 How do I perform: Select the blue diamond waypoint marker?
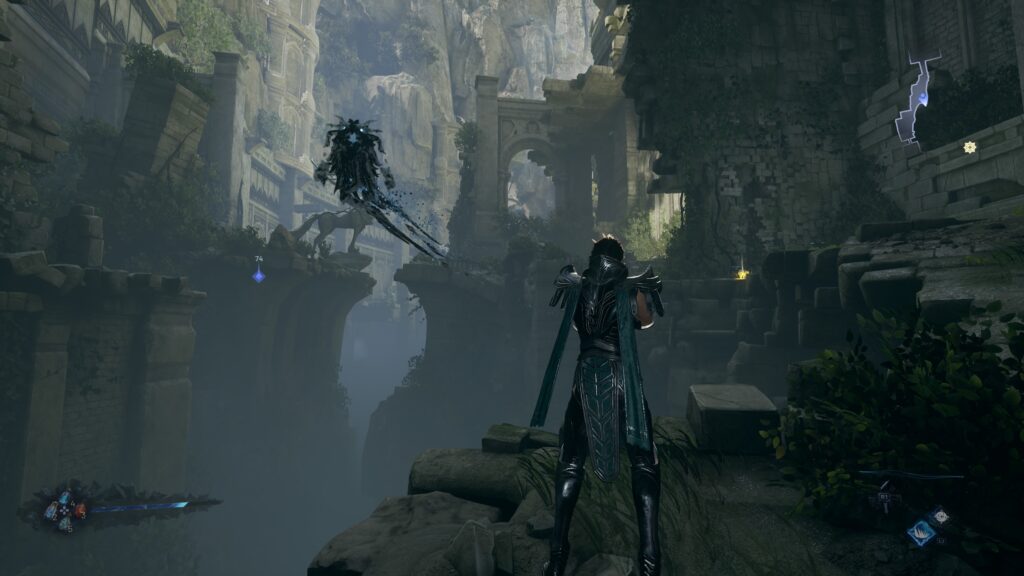[258, 274]
